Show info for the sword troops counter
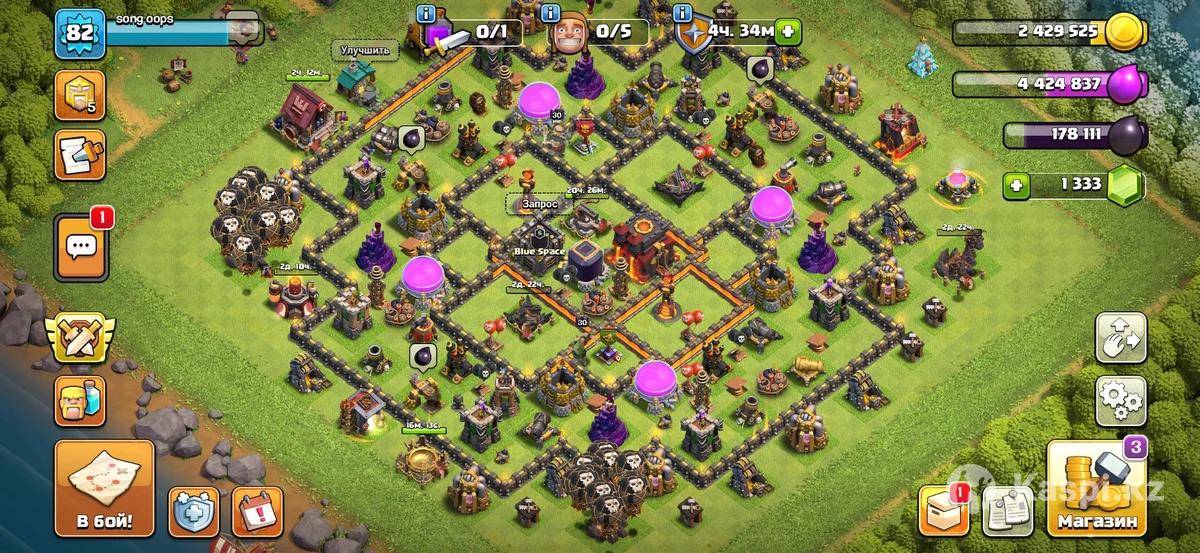The width and height of the screenshot is (1200, 553). (x=428, y=13)
